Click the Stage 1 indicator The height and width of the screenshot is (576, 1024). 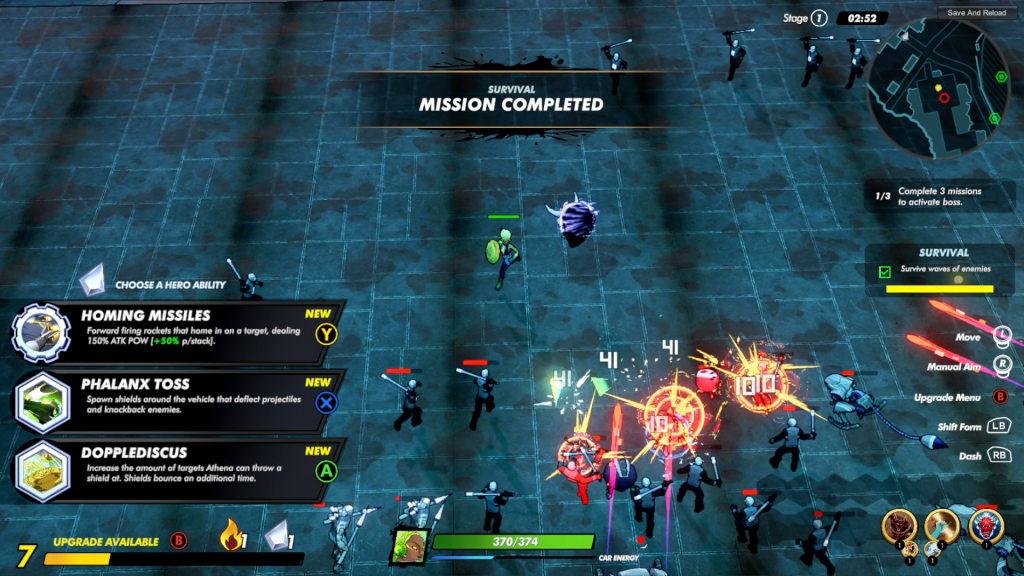(806, 18)
